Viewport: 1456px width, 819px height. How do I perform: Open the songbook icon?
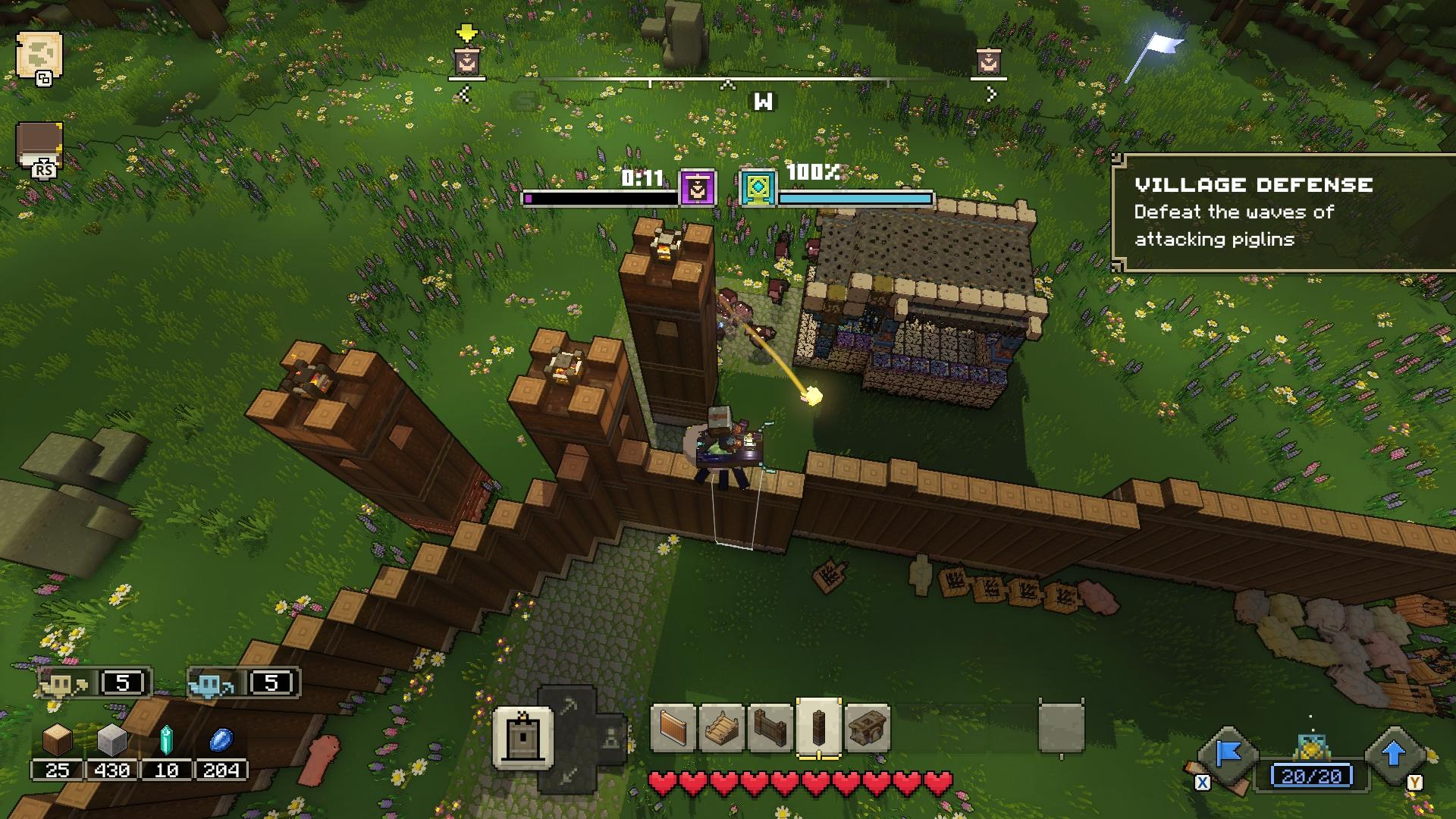(x=39, y=146)
